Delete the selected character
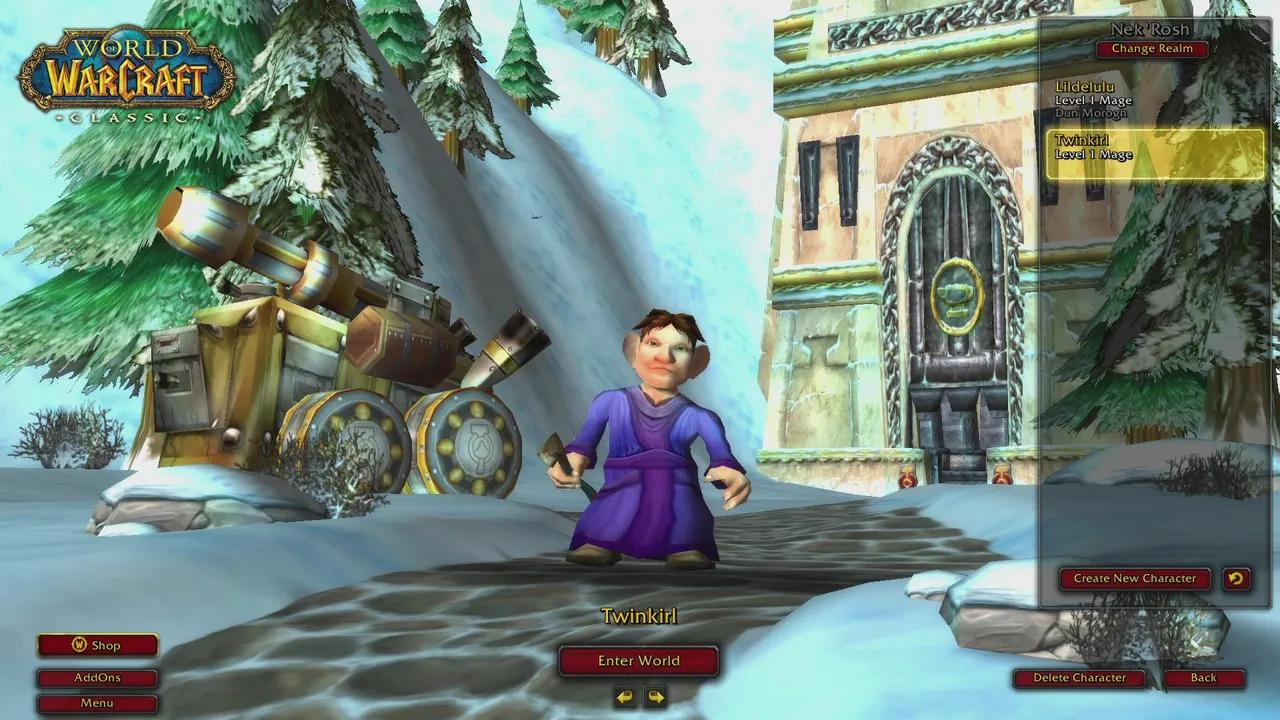This screenshot has width=1280, height=720. (1079, 678)
